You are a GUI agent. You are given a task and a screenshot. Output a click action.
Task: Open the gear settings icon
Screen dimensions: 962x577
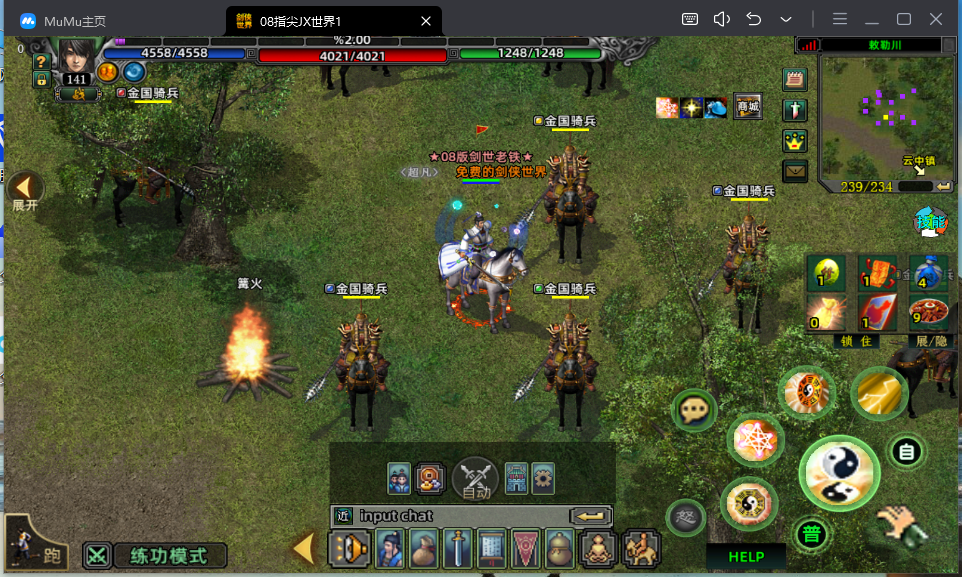543,478
